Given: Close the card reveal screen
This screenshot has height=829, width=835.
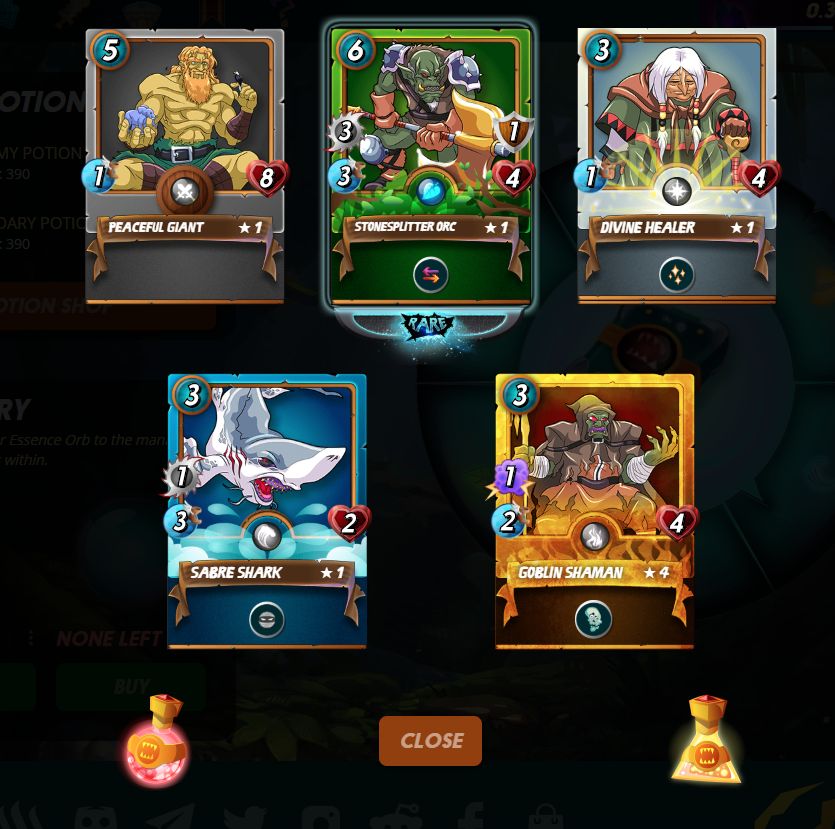Looking at the screenshot, I should 430,741.
